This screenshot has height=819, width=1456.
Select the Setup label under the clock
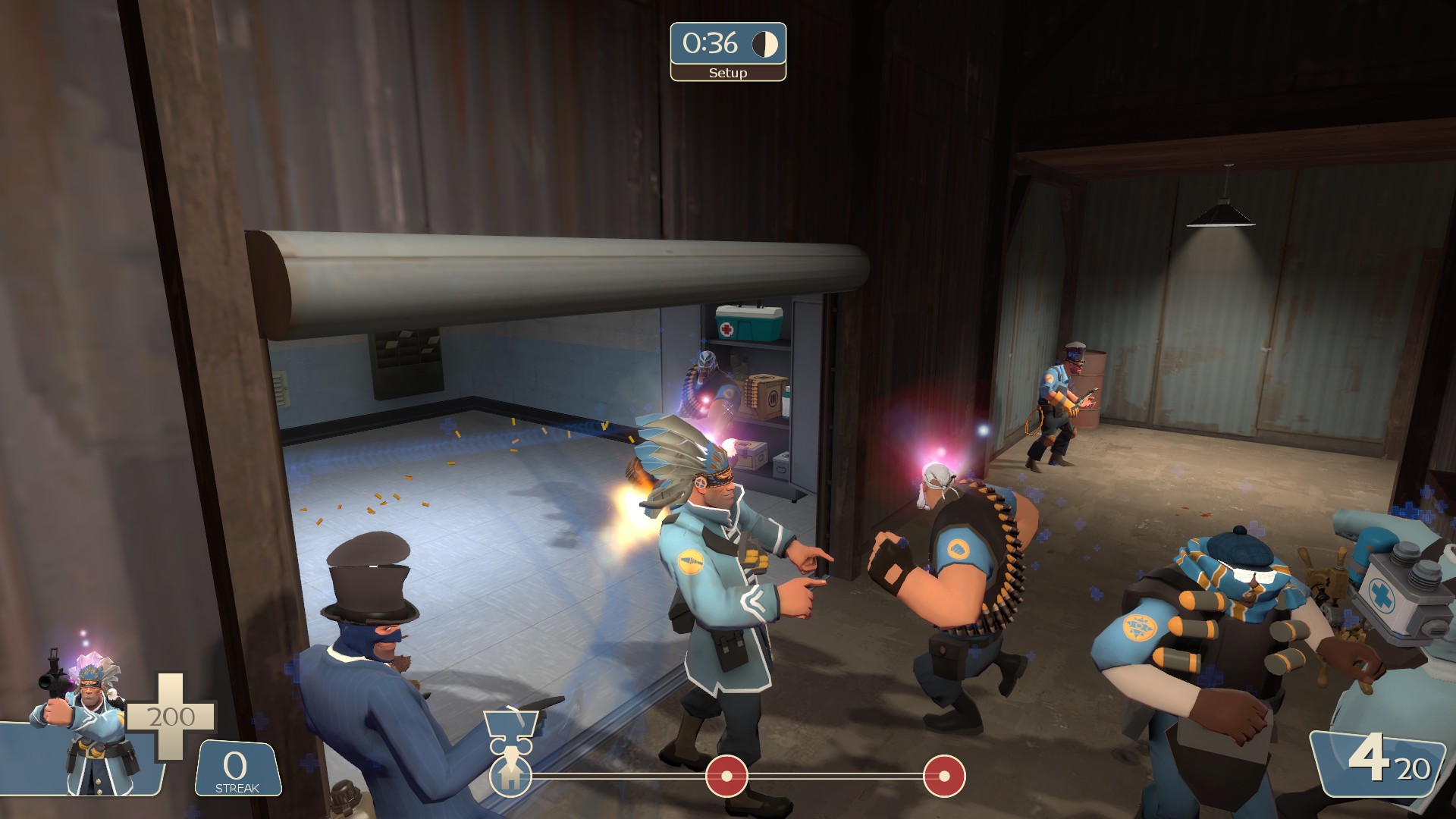[x=727, y=74]
